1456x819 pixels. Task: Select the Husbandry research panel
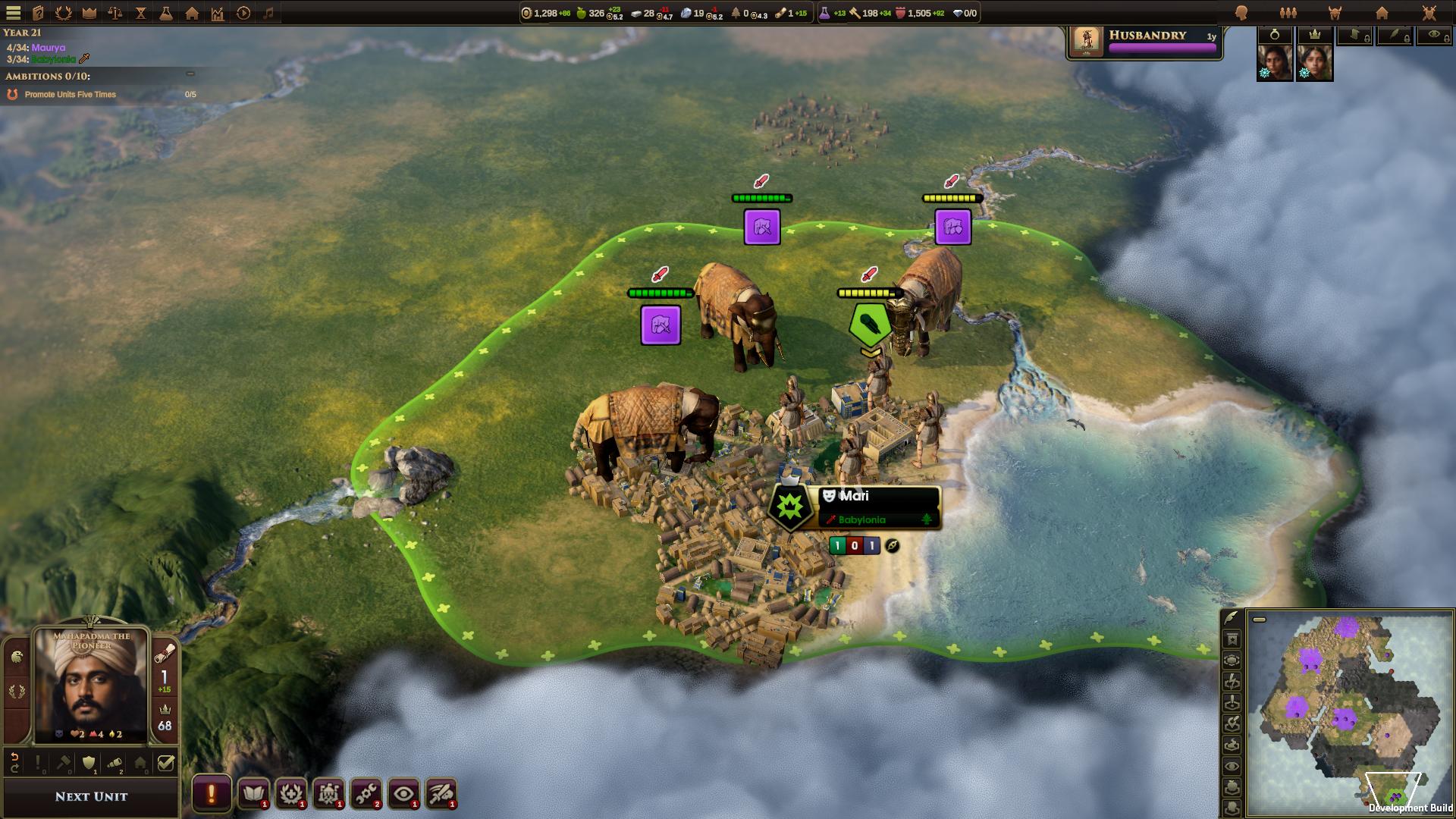click(x=1145, y=41)
